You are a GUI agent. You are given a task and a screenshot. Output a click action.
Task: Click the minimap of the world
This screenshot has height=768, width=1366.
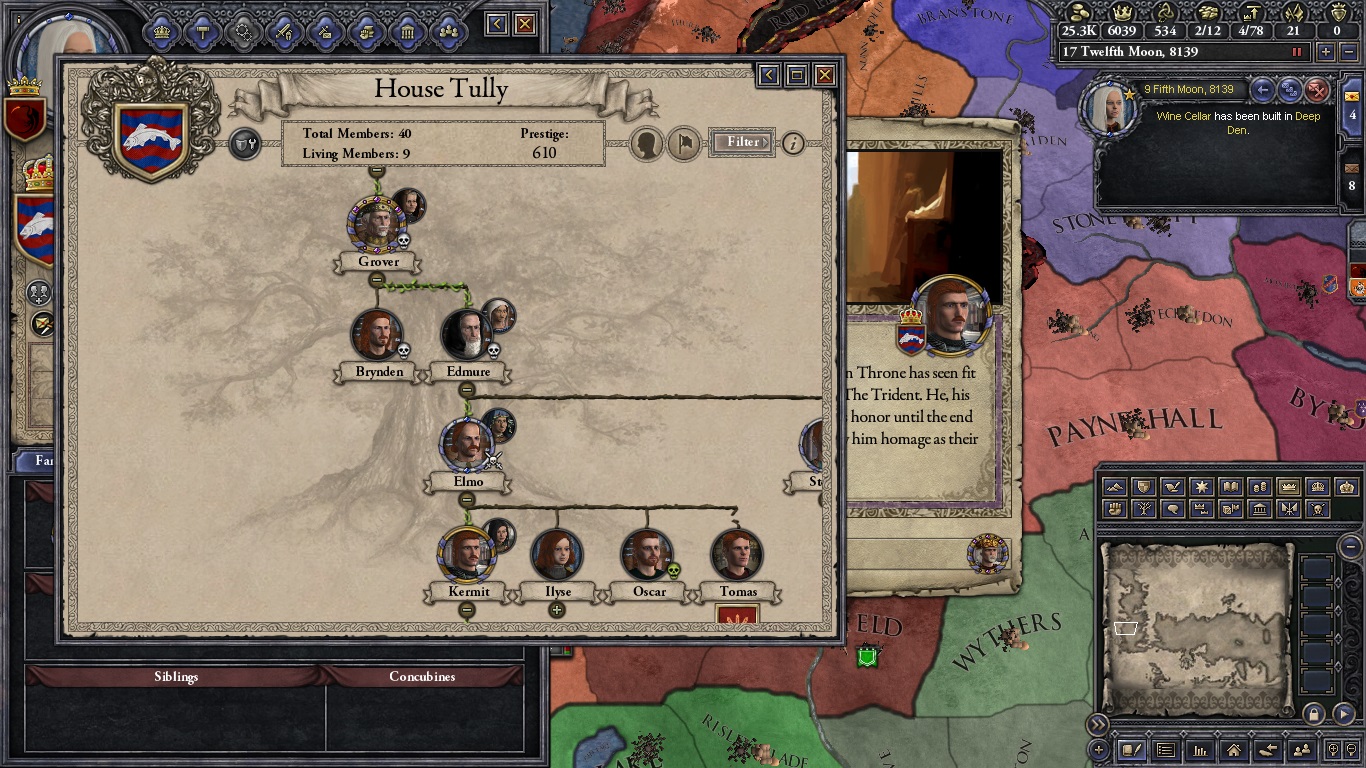1195,628
